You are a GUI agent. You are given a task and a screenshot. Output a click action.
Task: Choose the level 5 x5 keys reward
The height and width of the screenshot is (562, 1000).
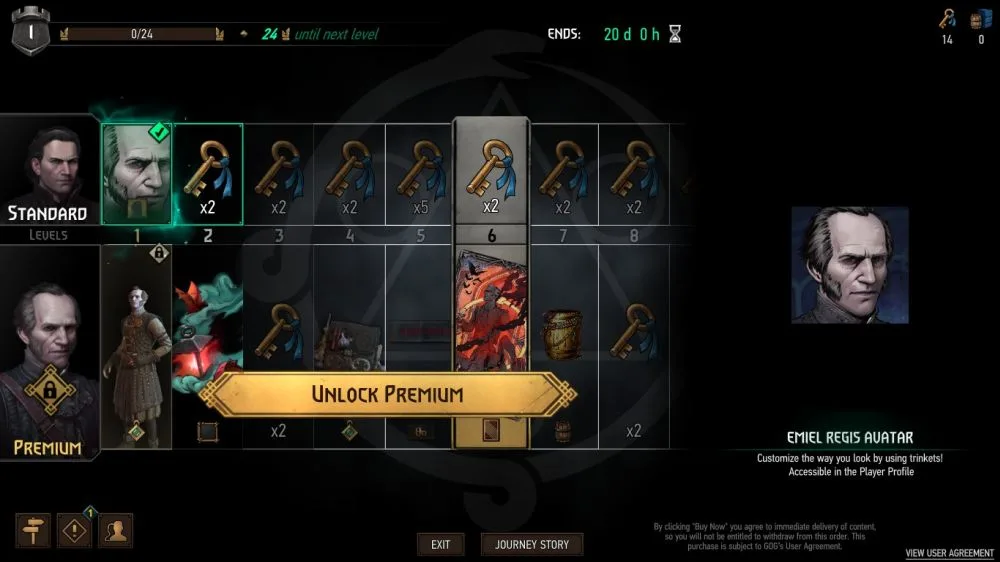click(x=420, y=174)
